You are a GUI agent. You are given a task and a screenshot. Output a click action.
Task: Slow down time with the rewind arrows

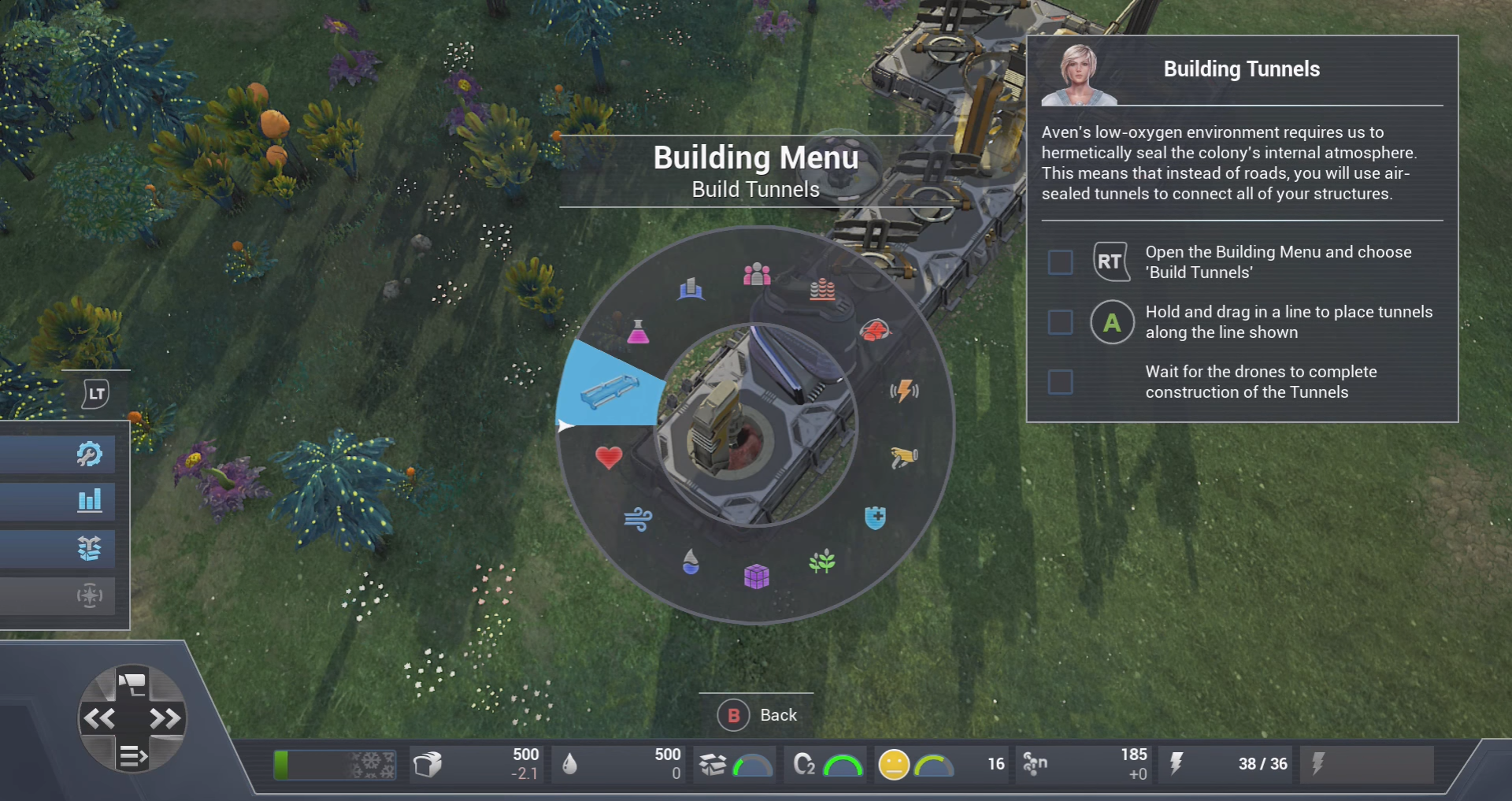pos(99,718)
